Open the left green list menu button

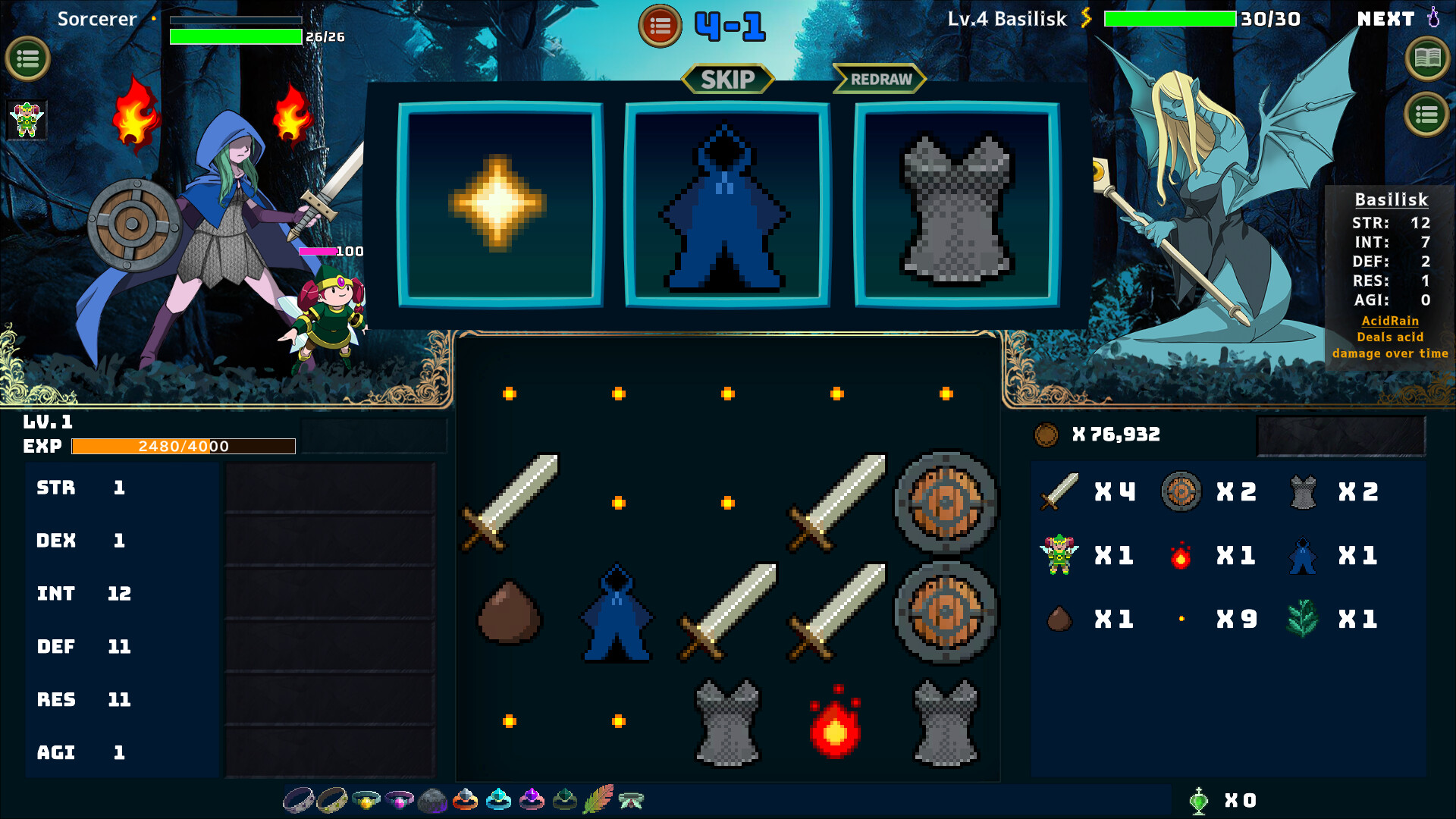28,58
